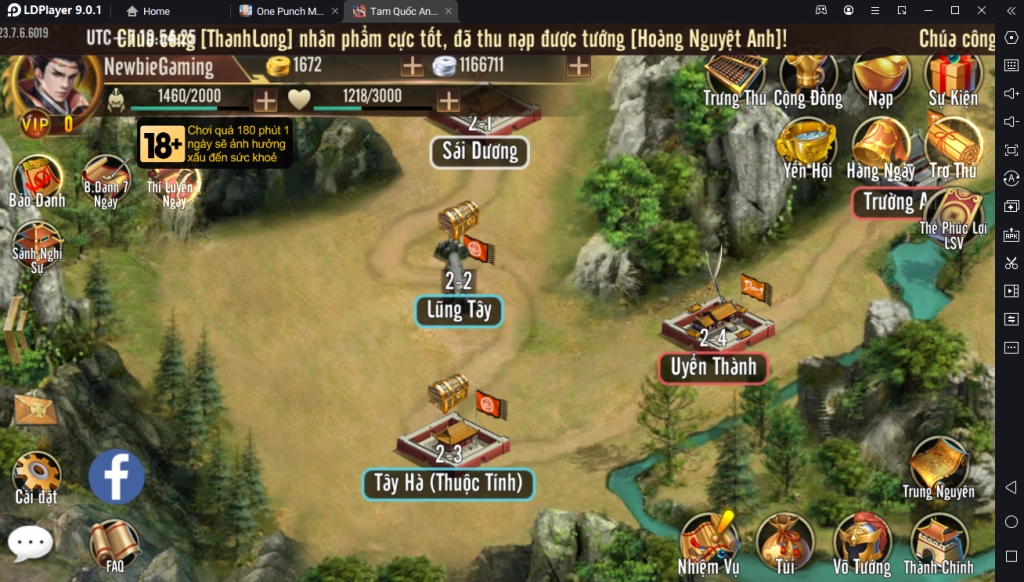Screen dimensions: 1024x582
Task: Open the chat speech bubble
Action: [x=30, y=543]
